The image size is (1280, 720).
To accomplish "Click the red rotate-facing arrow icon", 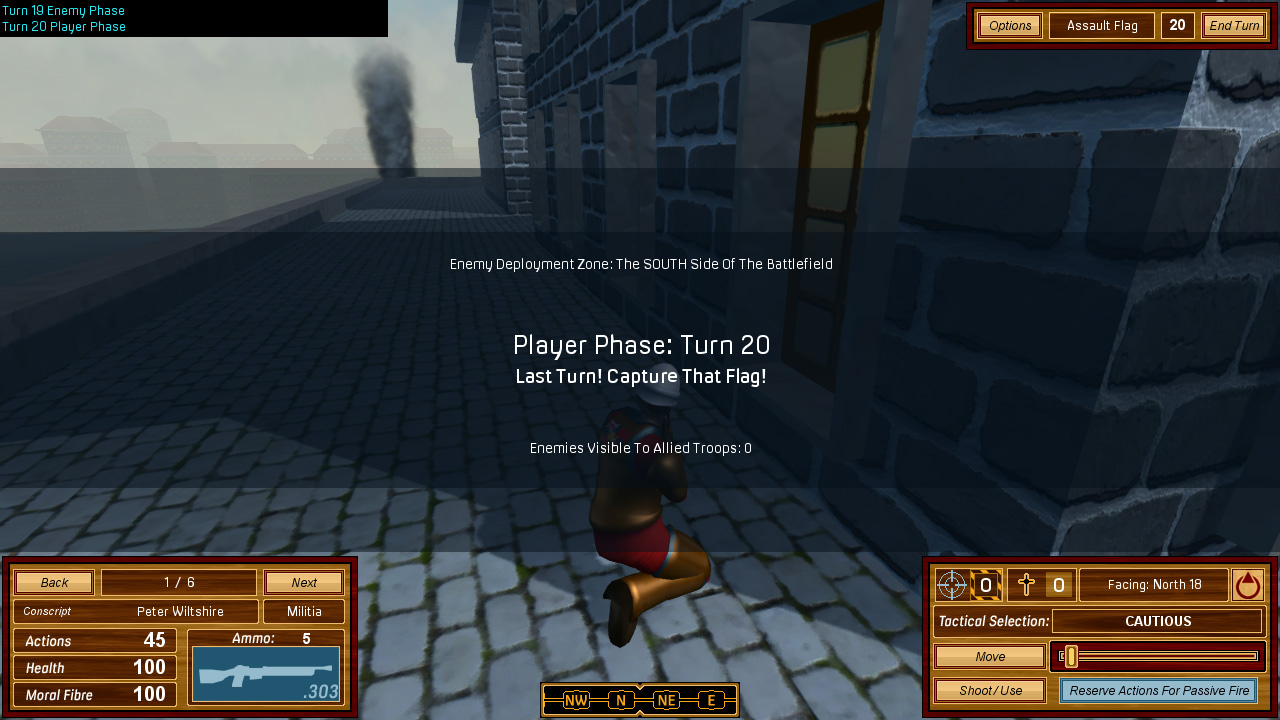I will [x=1247, y=585].
